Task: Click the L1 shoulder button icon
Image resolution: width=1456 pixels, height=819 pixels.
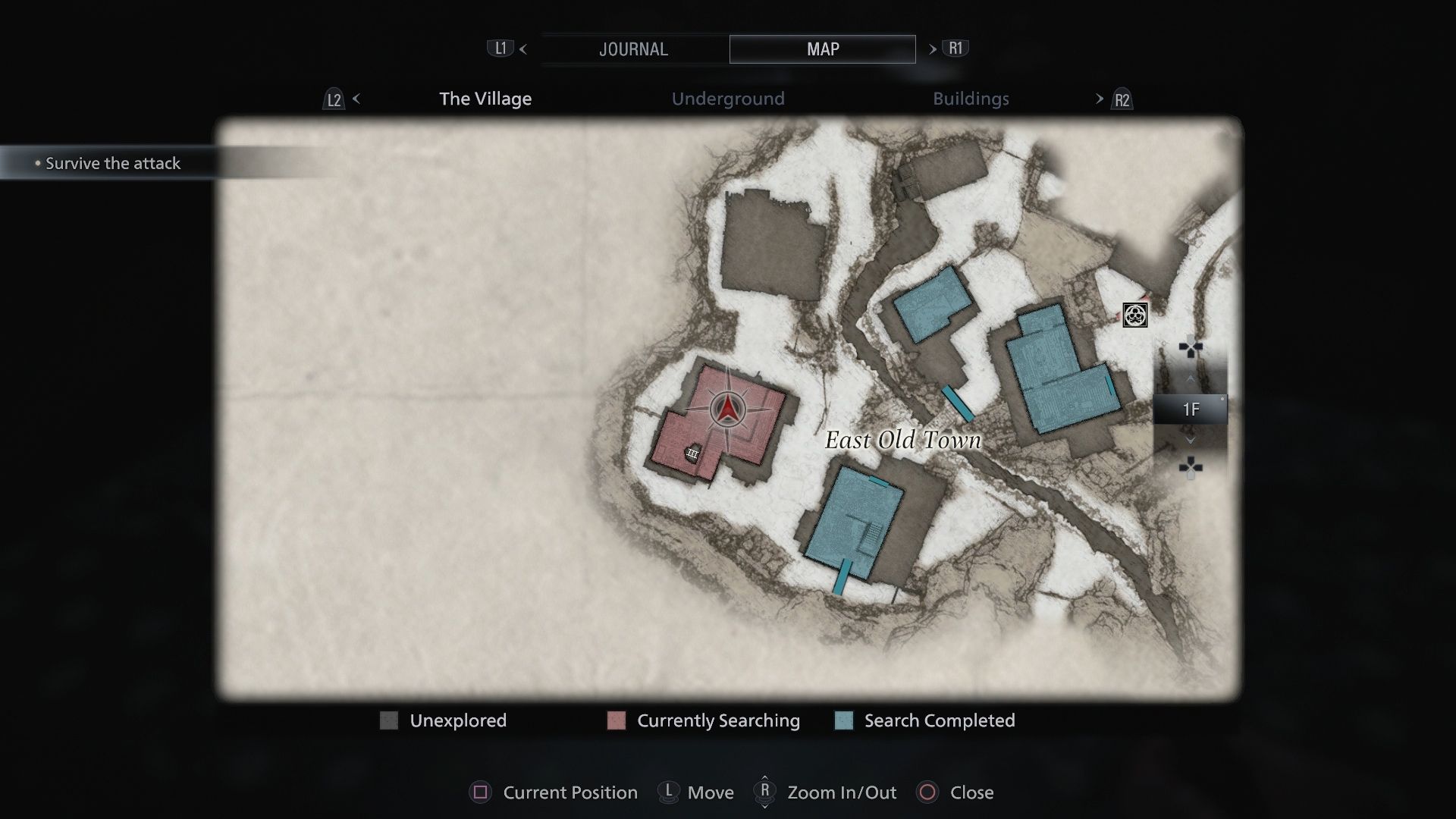Action: [x=500, y=48]
